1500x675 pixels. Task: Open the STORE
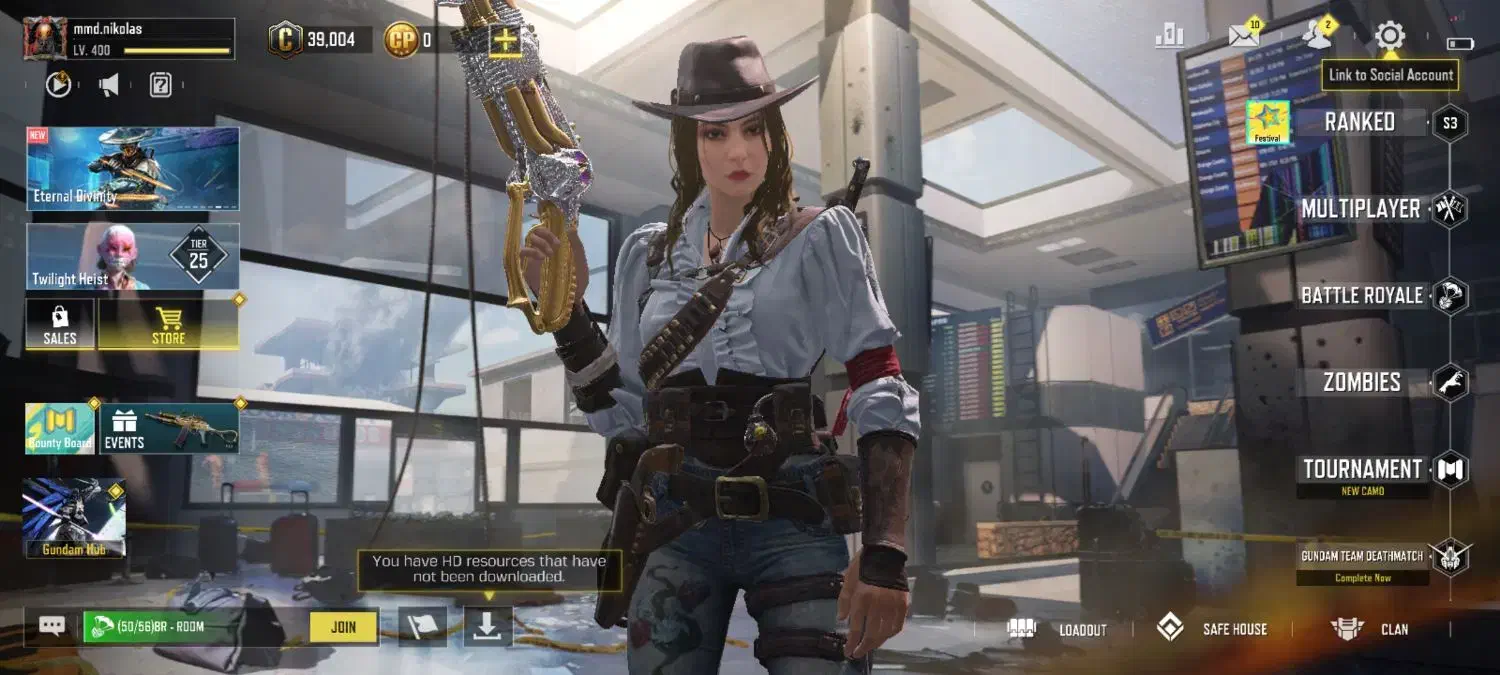(x=168, y=325)
